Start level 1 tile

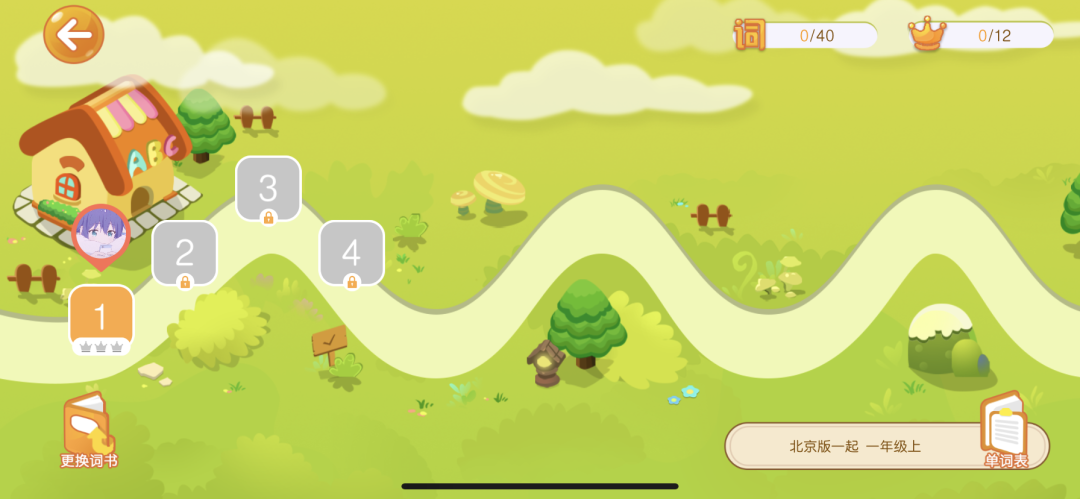[x=101, y=318]
